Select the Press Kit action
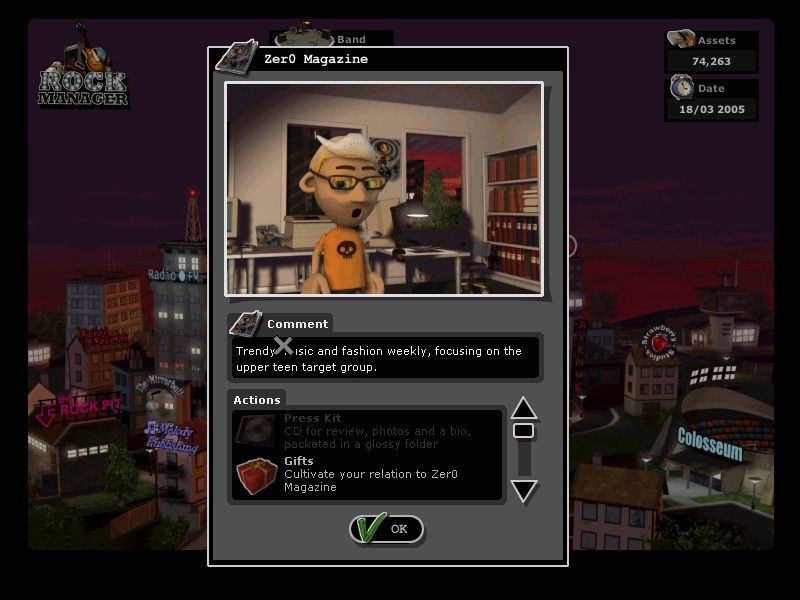 [x=366, y=430]
